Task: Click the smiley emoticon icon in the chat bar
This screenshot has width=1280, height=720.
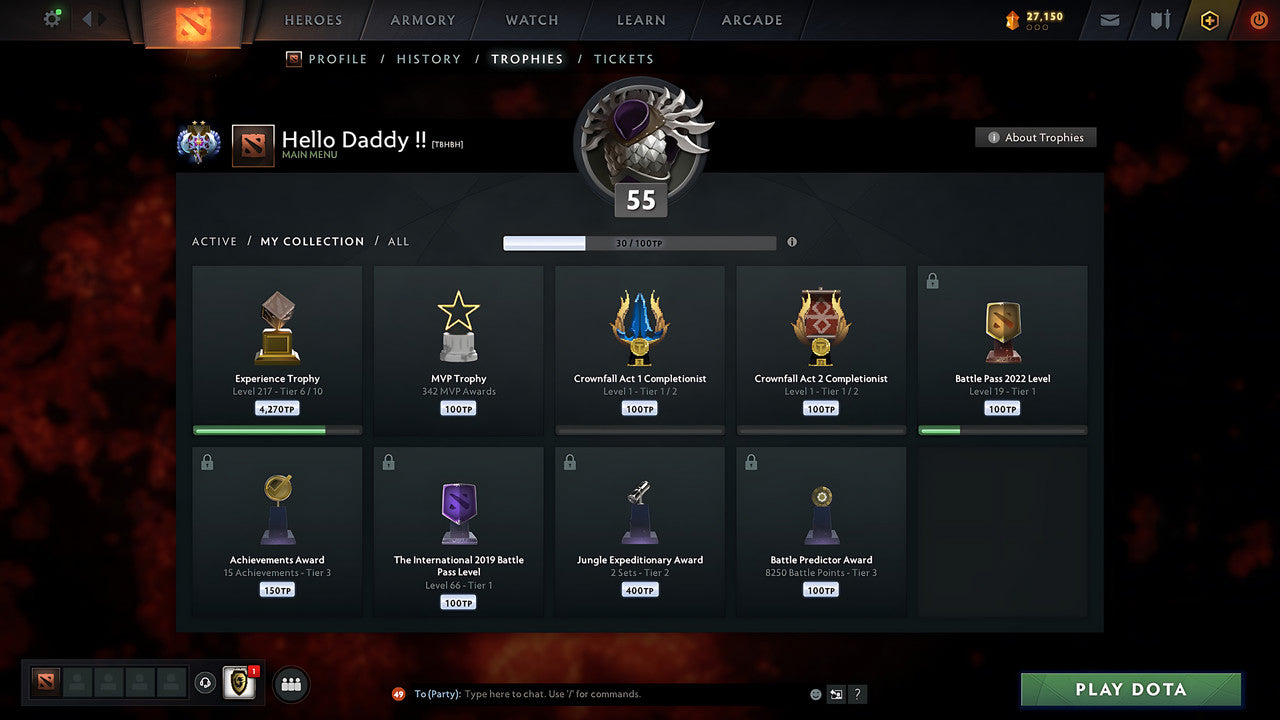Action: coord(815,693)
